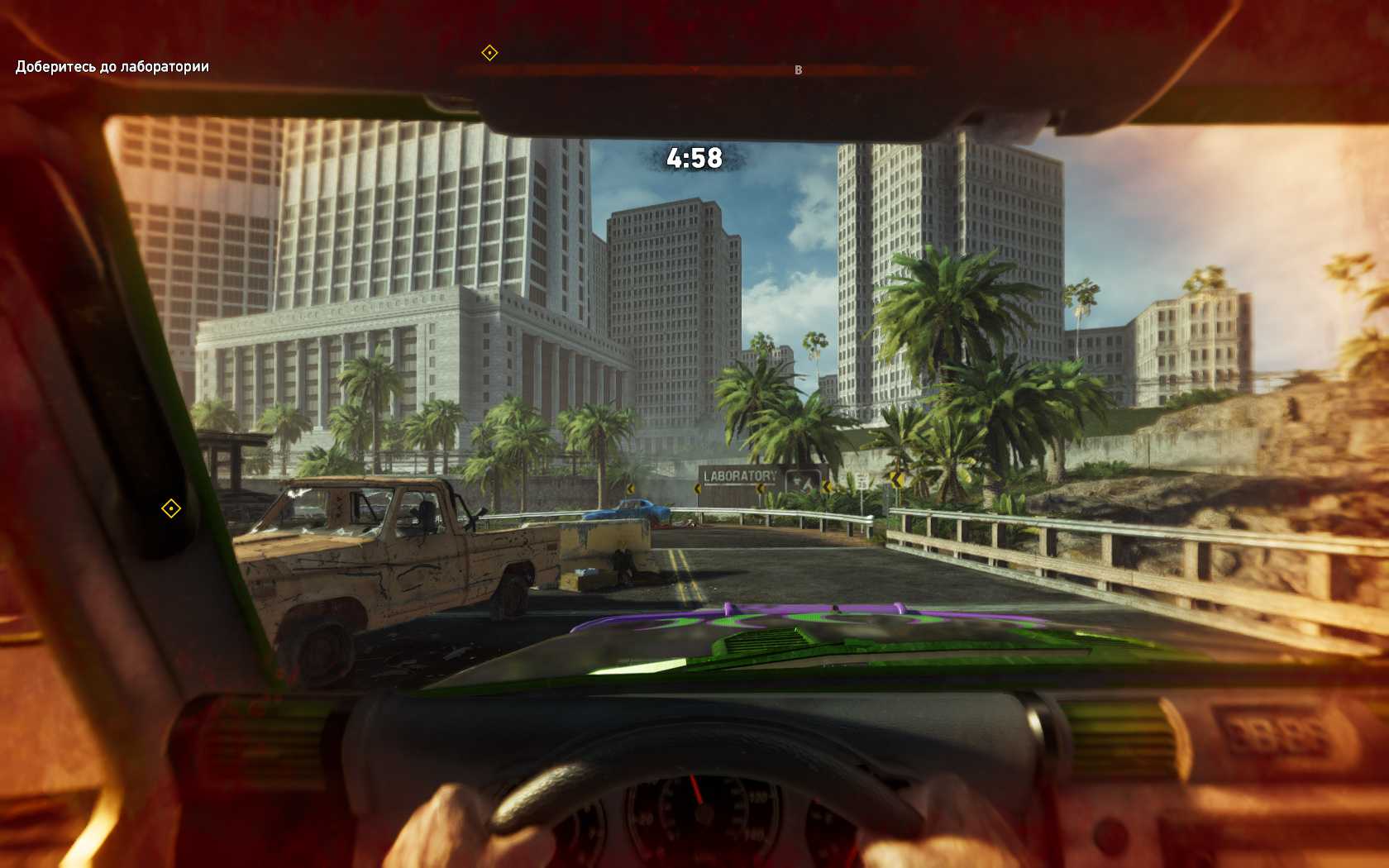Select the yellow diamond marker above the compass
Screen dimensions: 1389x868
pos(489,53)
